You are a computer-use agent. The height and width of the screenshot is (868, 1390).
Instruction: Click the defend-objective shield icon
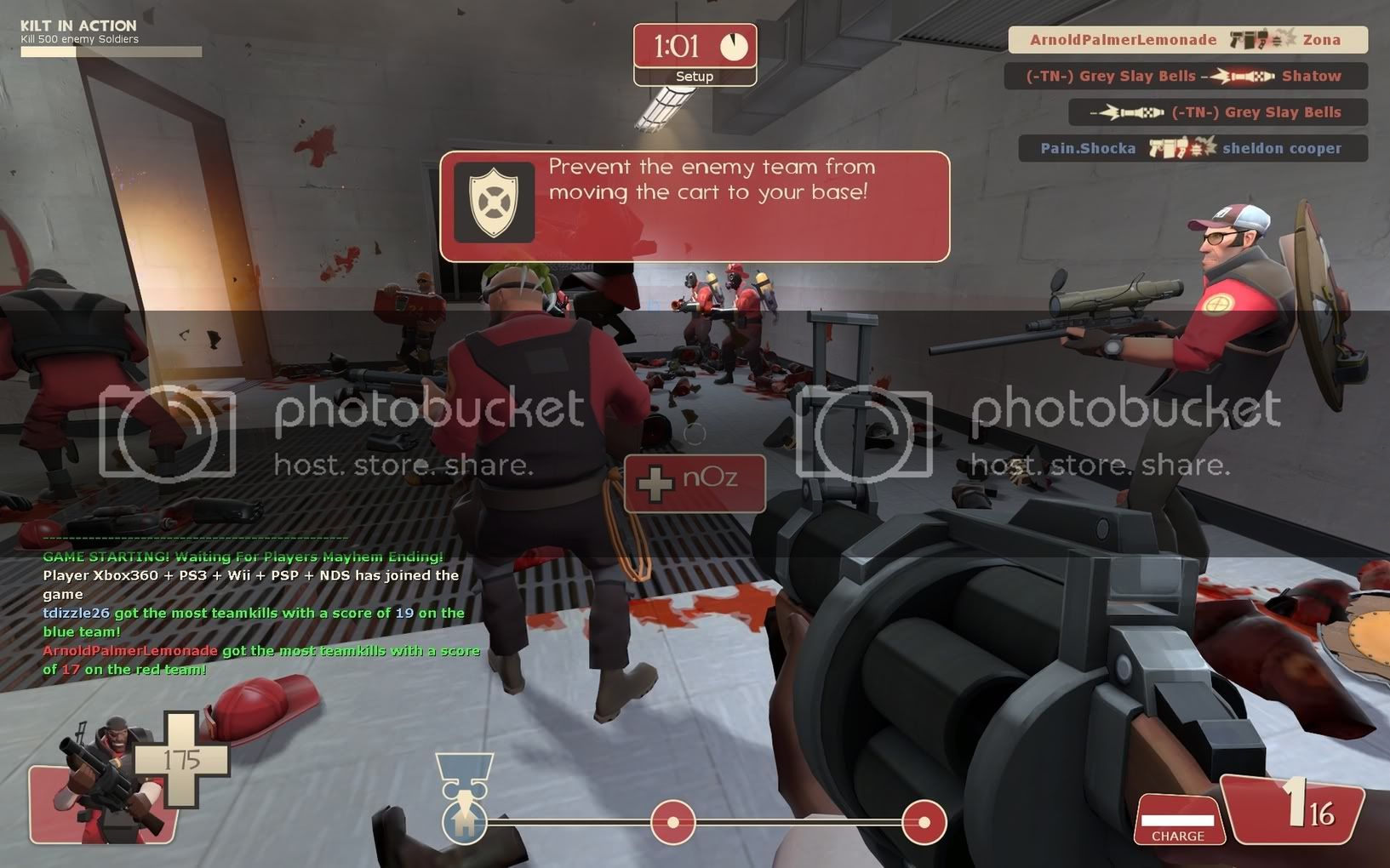tap(494, 202)
